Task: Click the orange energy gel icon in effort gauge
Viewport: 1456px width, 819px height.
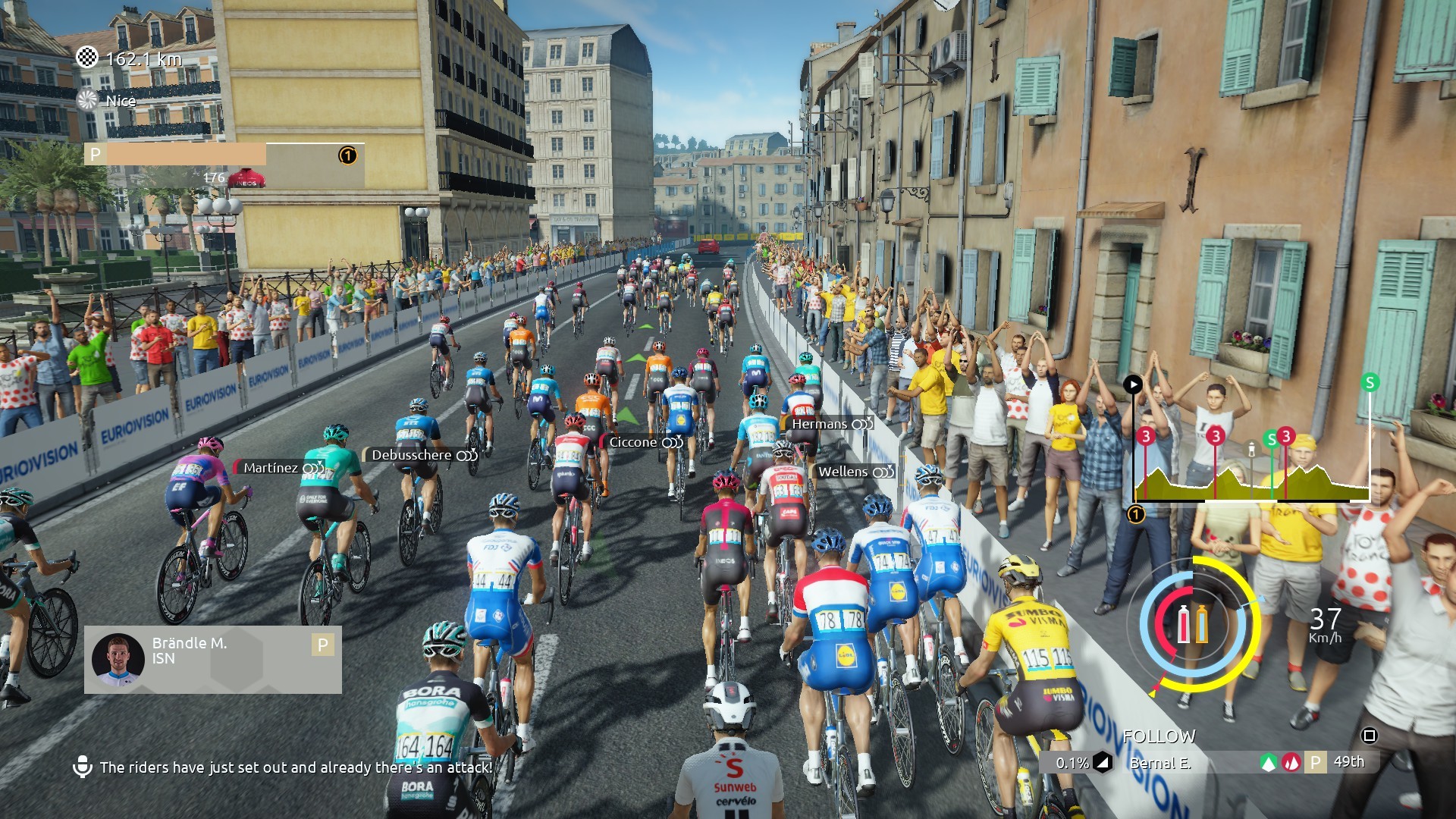Action: click(1202, 624)
